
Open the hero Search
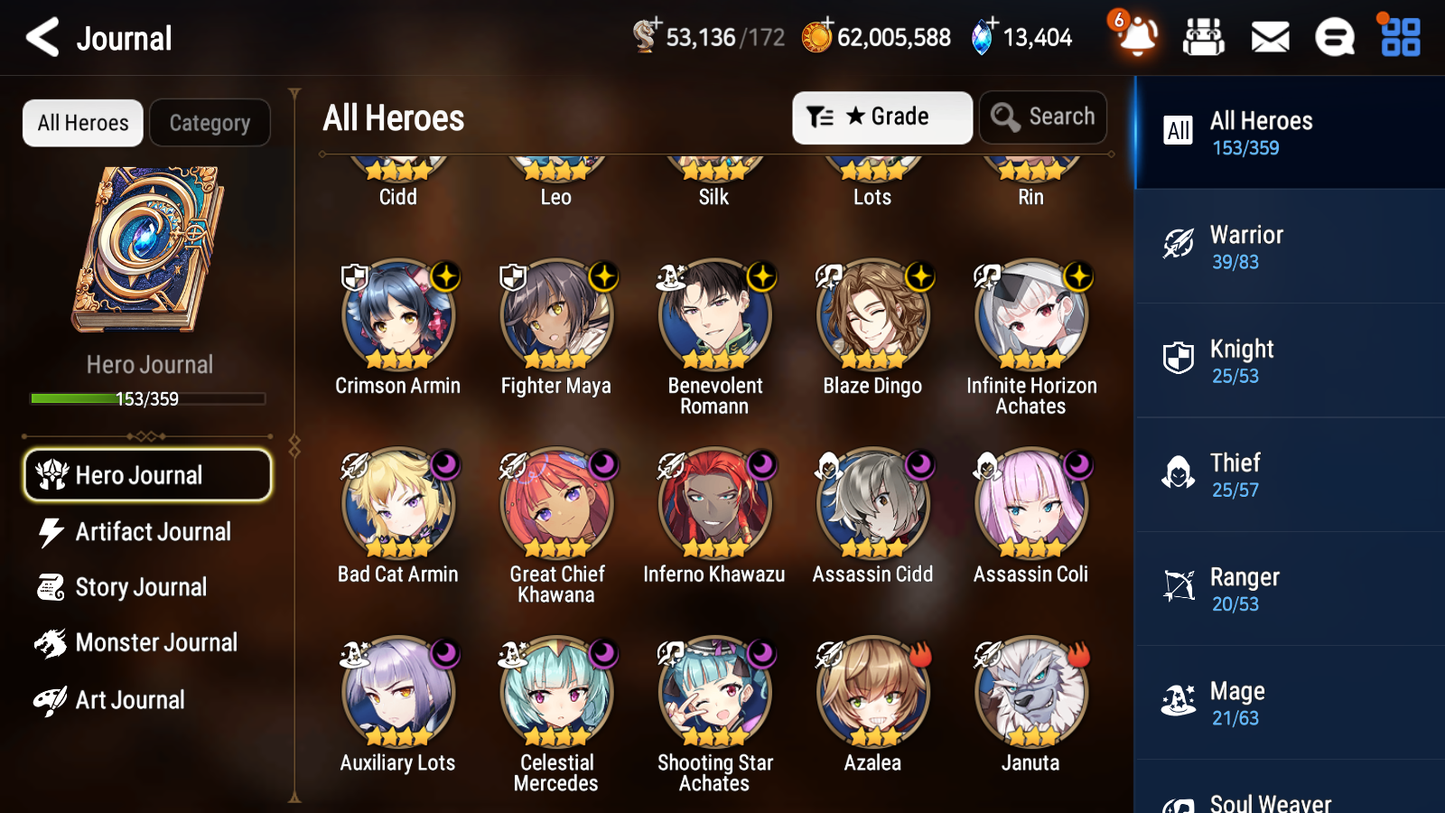click(x=1043, y=117)
